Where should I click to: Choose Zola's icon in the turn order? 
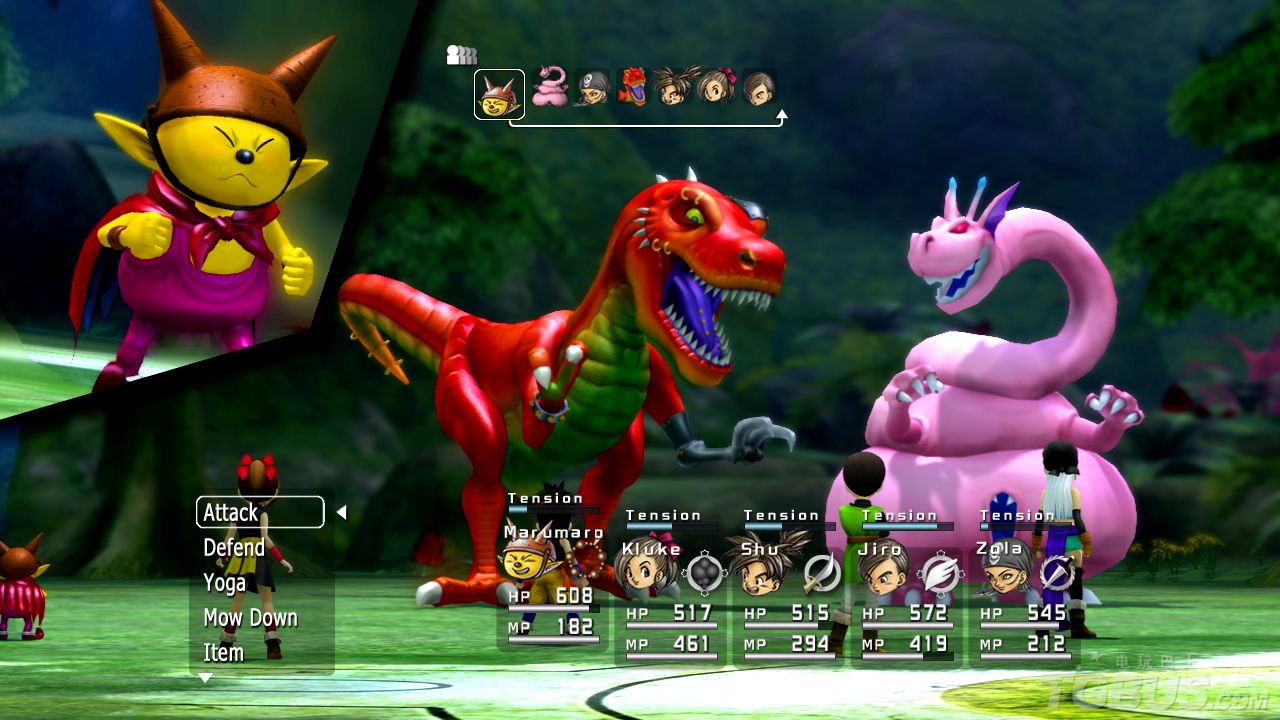click(x=592, y=88)
